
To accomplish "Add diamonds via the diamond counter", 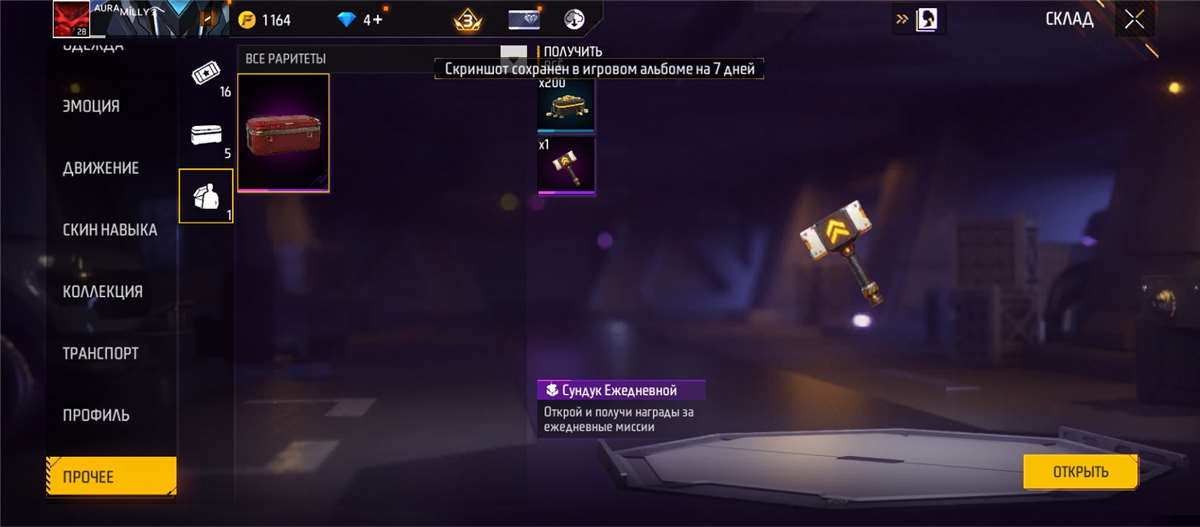I will coord(360,20).
